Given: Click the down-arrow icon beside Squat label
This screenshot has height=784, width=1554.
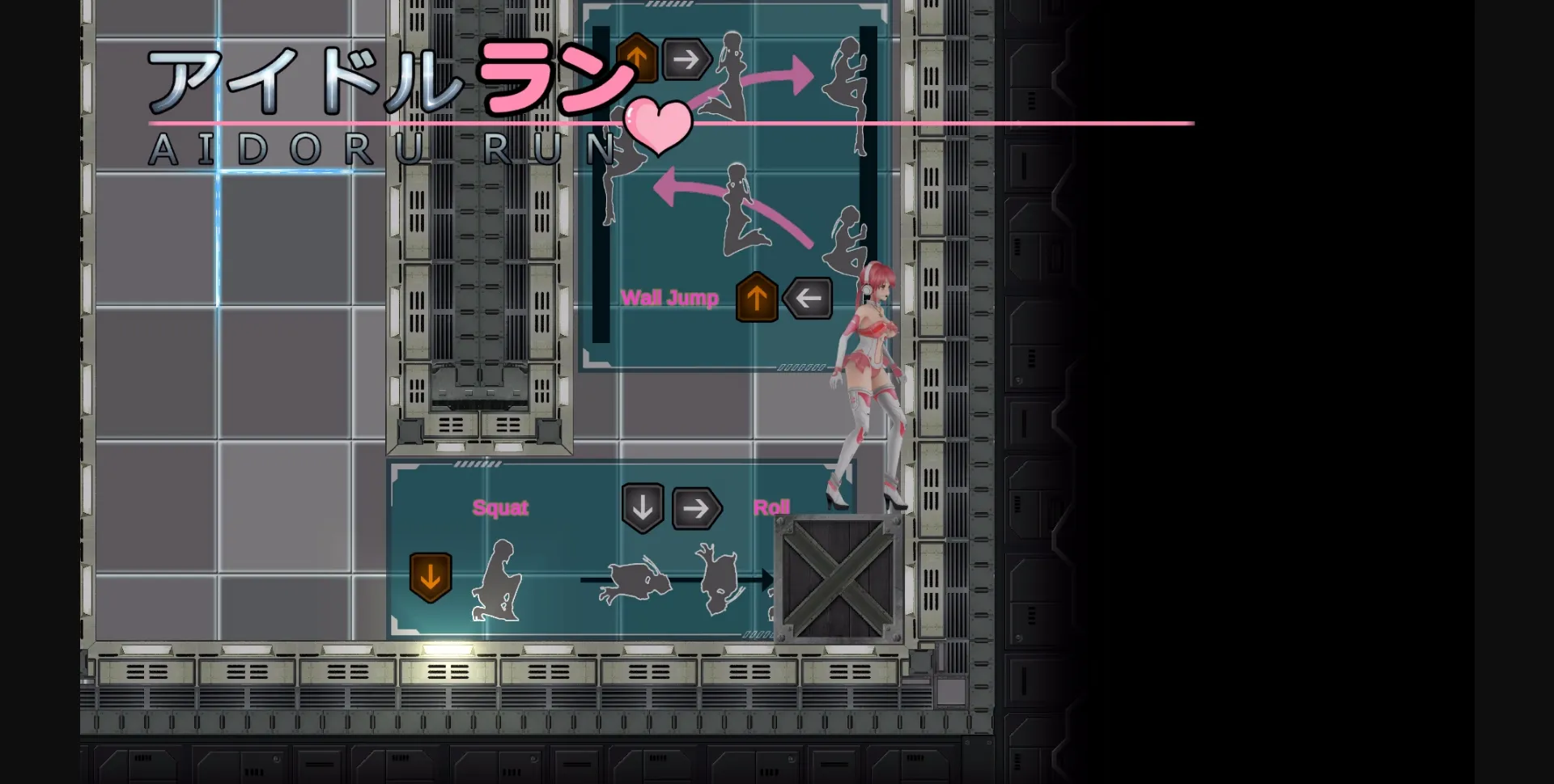Looking at the screenshot, I should click(642, 508).
